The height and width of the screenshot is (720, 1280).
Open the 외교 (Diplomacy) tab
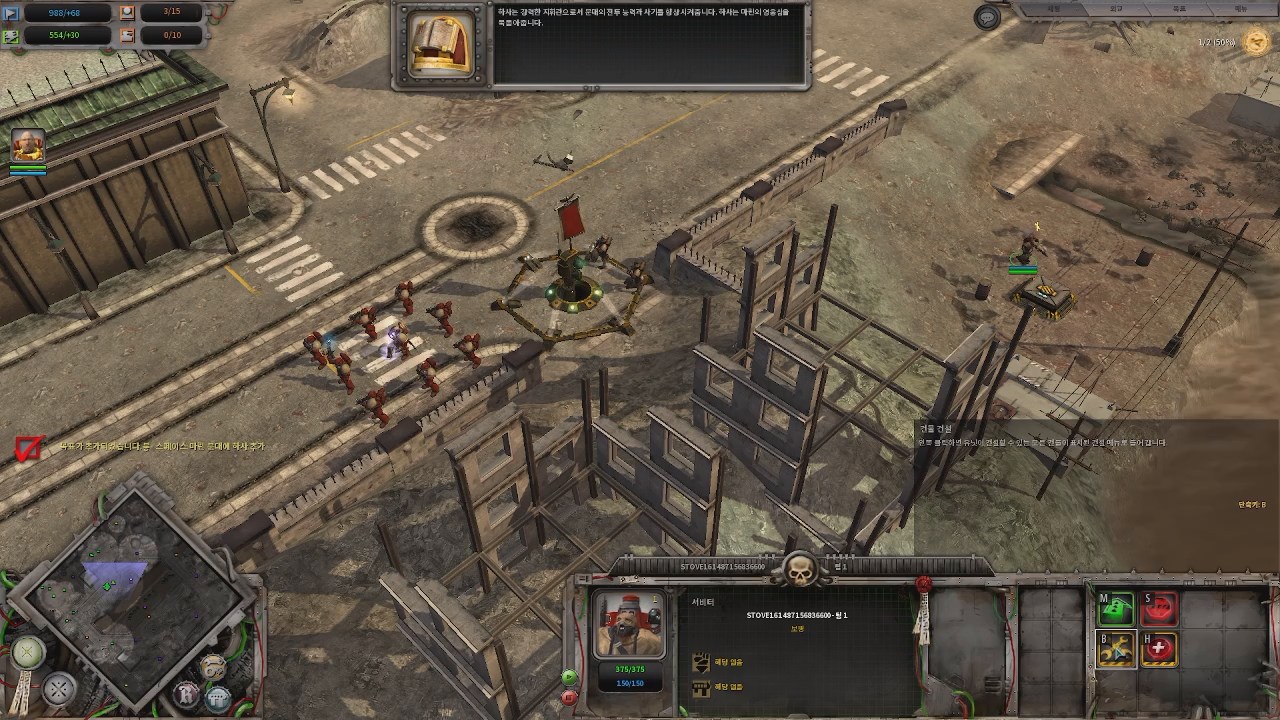point(1116,8)
